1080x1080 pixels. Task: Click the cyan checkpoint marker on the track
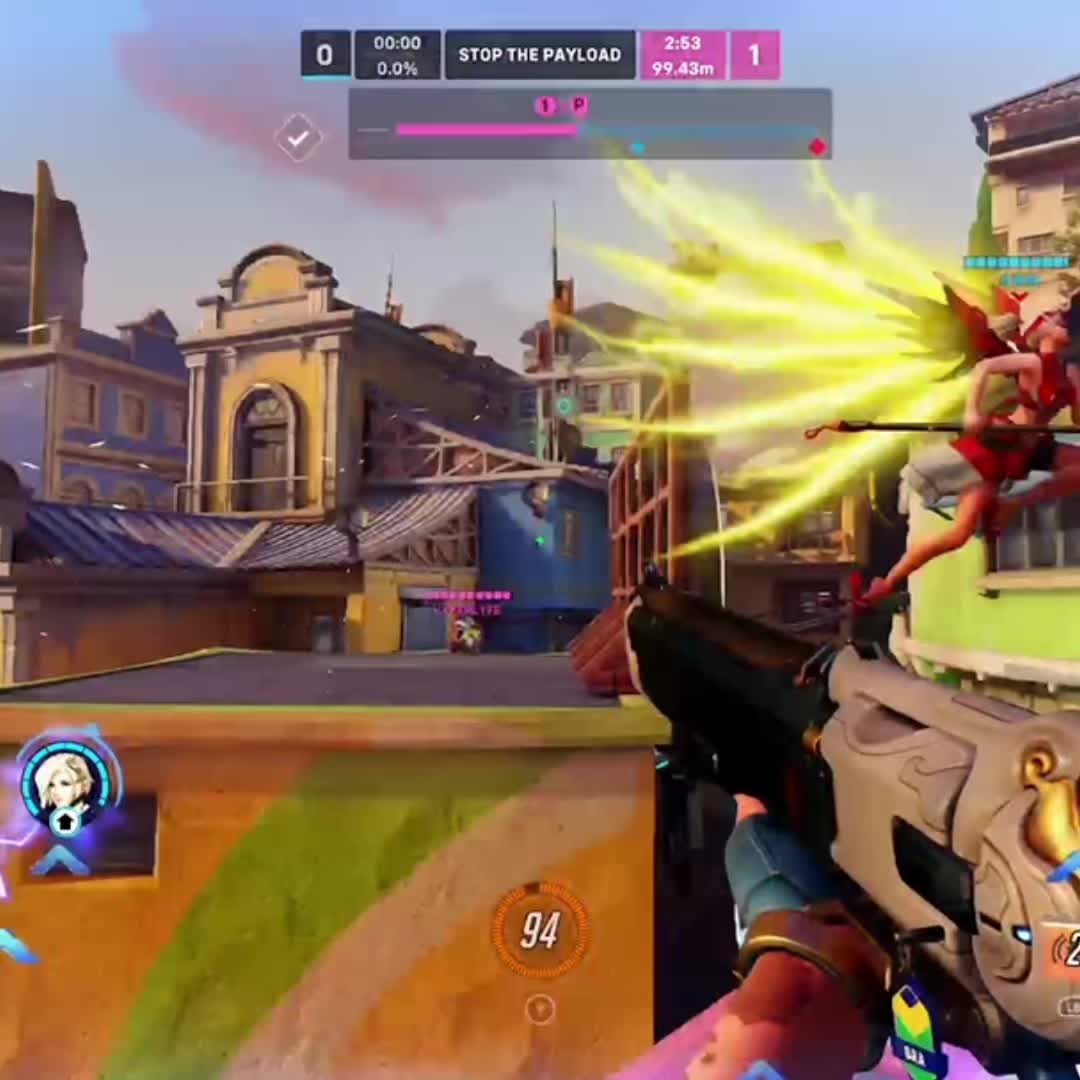click(637, 148)
